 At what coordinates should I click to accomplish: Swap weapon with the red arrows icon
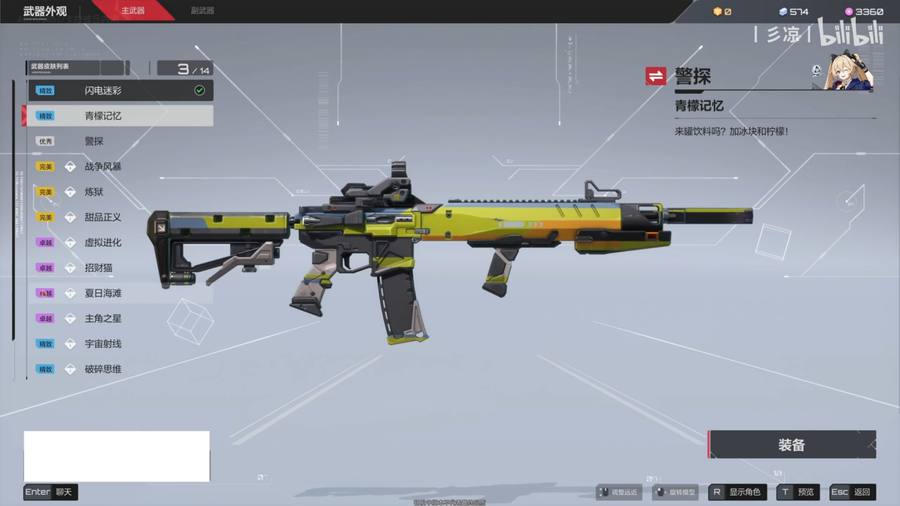(x=656, y=76)
